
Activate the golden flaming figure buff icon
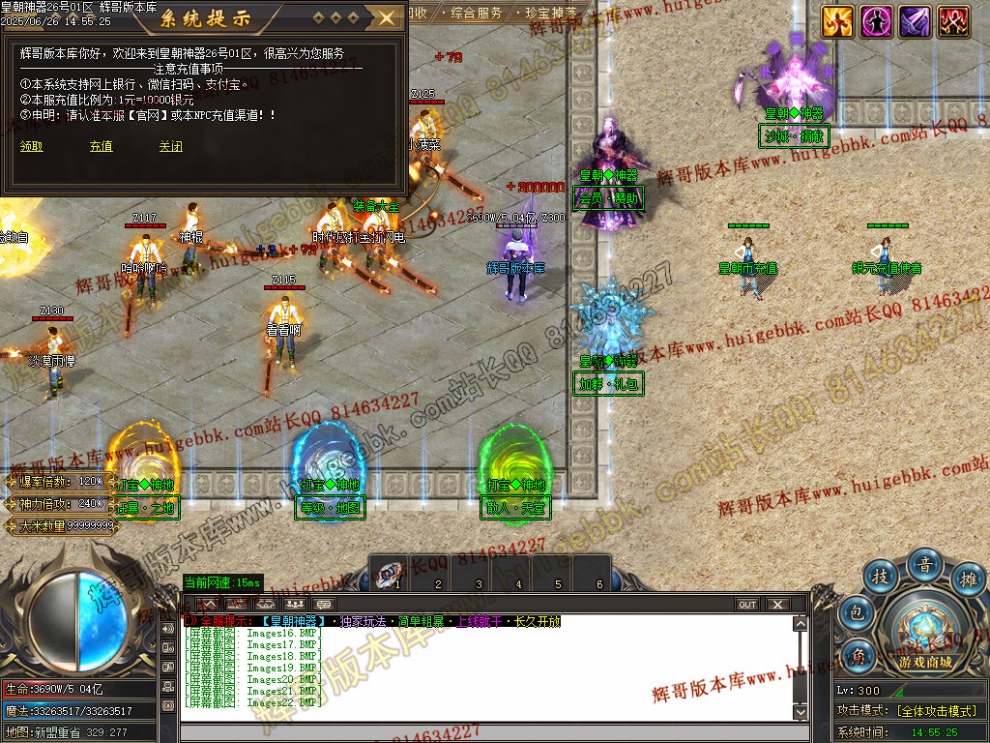click(x=838, y=22)
